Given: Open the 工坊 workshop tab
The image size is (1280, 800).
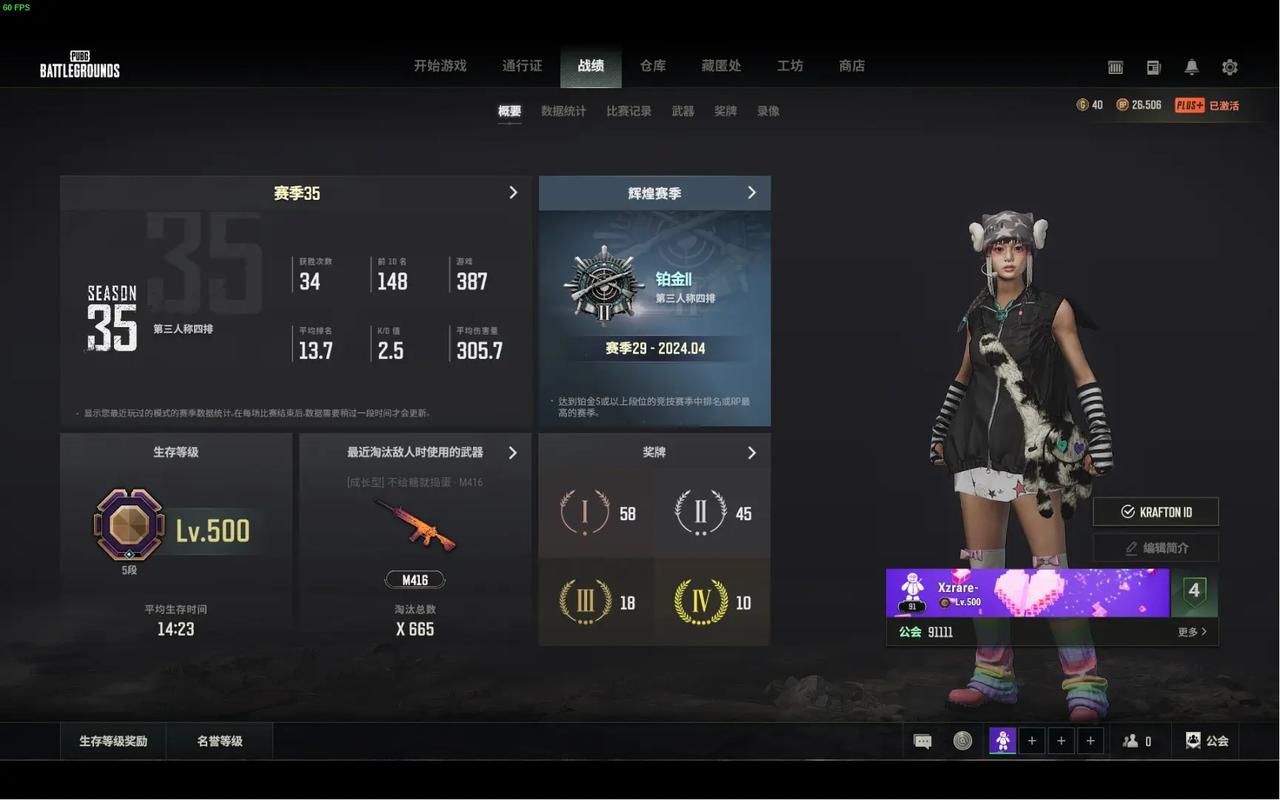Looking at the screenshot, I should [790, 66].
